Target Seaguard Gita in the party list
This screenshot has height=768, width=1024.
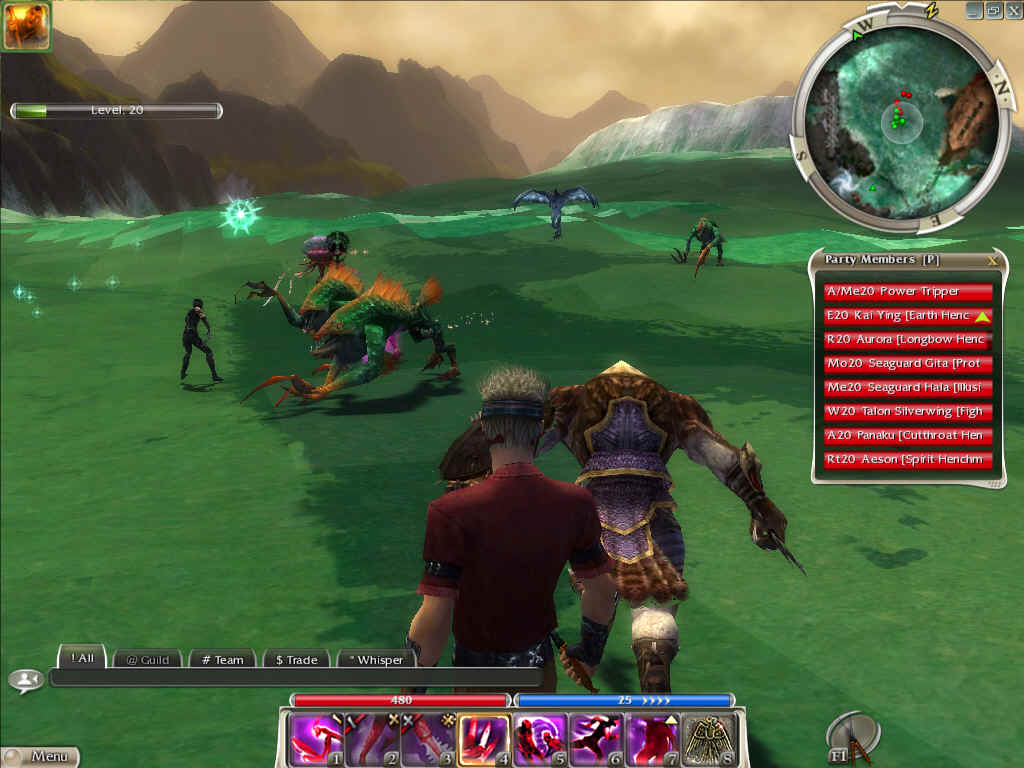pos(908,364)
